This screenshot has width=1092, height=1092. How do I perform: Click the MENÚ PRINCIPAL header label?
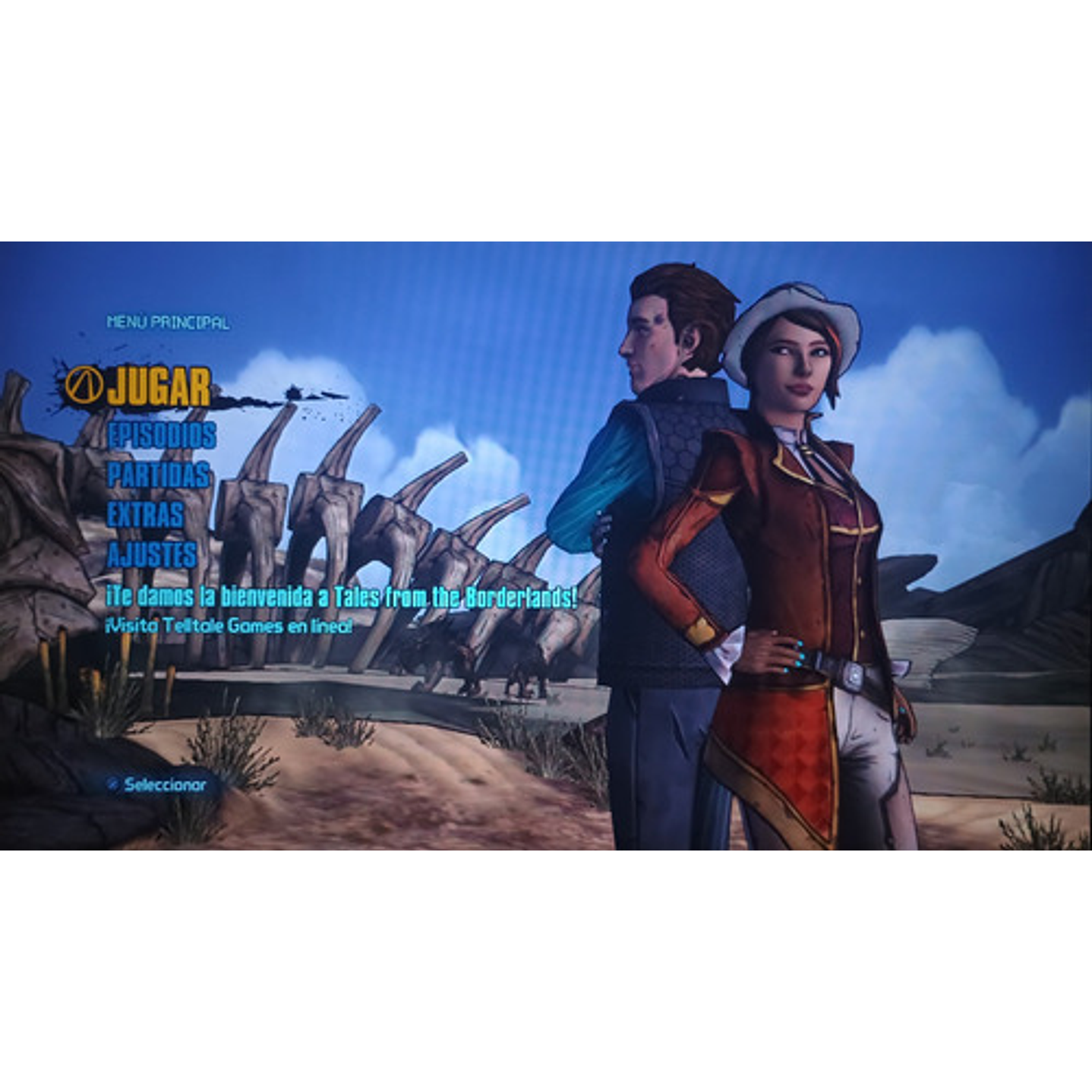pyautogui.click(x=169, y=322)
